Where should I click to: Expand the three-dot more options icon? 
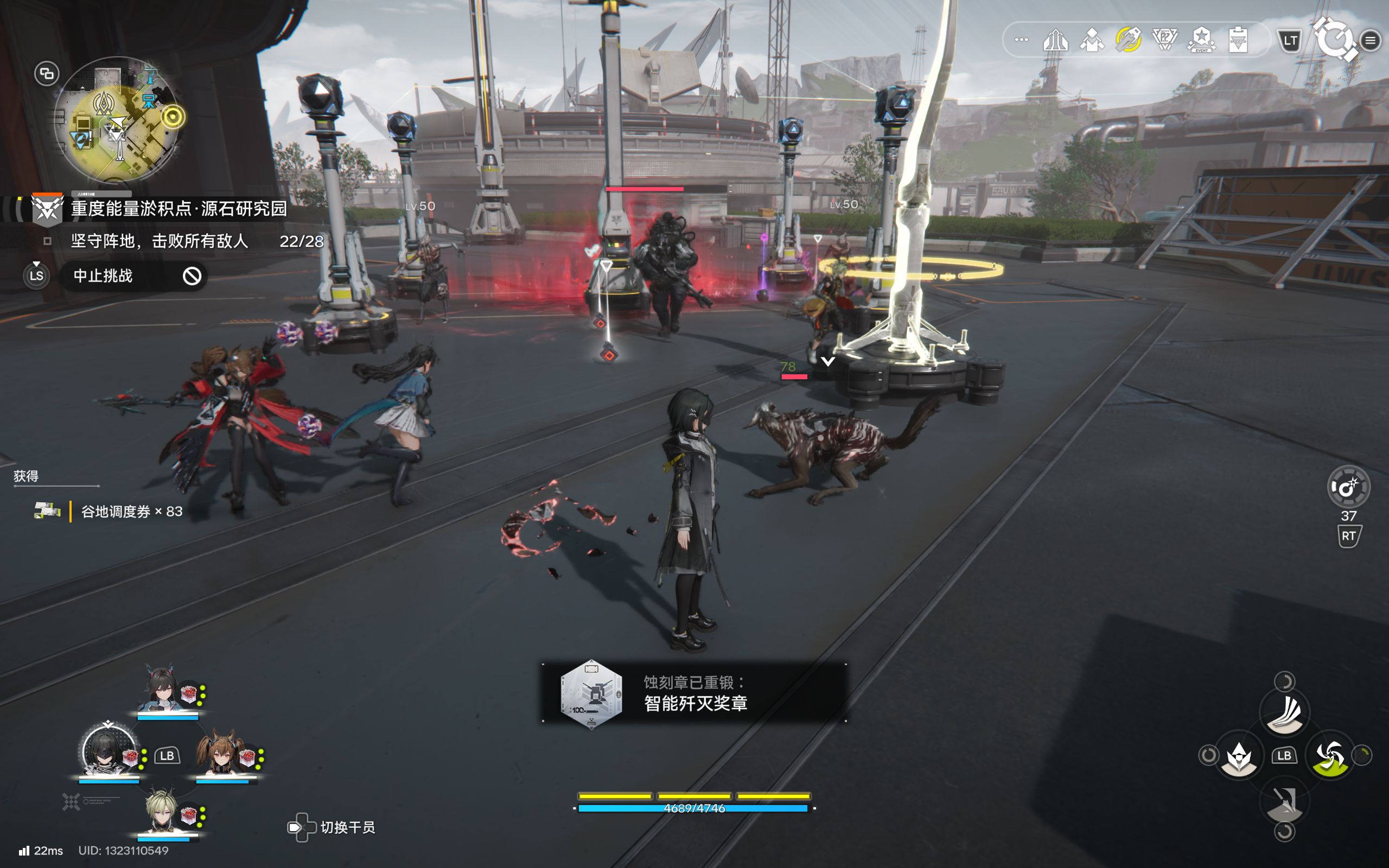coord(1021,40)
